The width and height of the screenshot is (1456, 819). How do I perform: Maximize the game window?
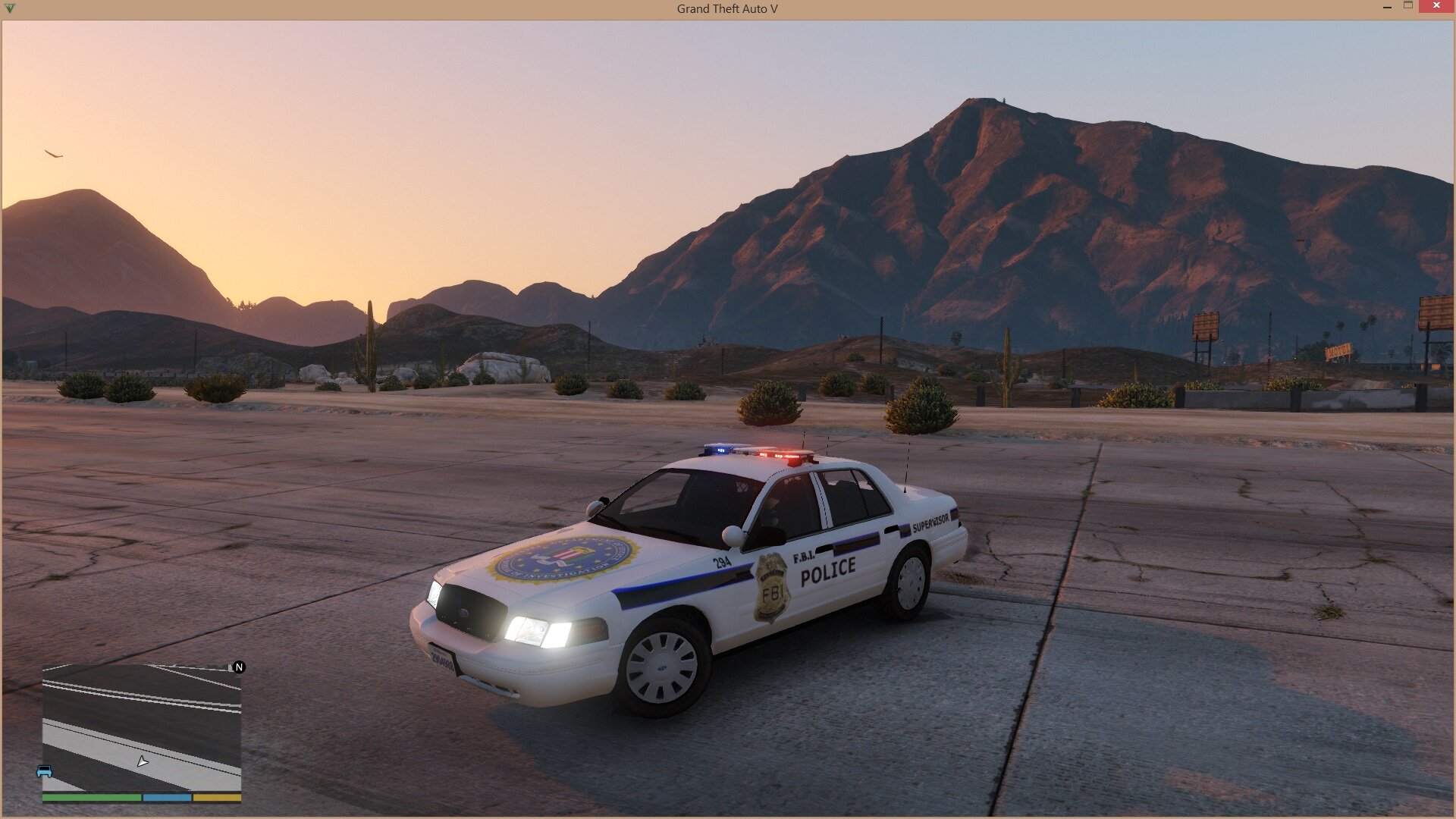click(x=1408, y=6)
